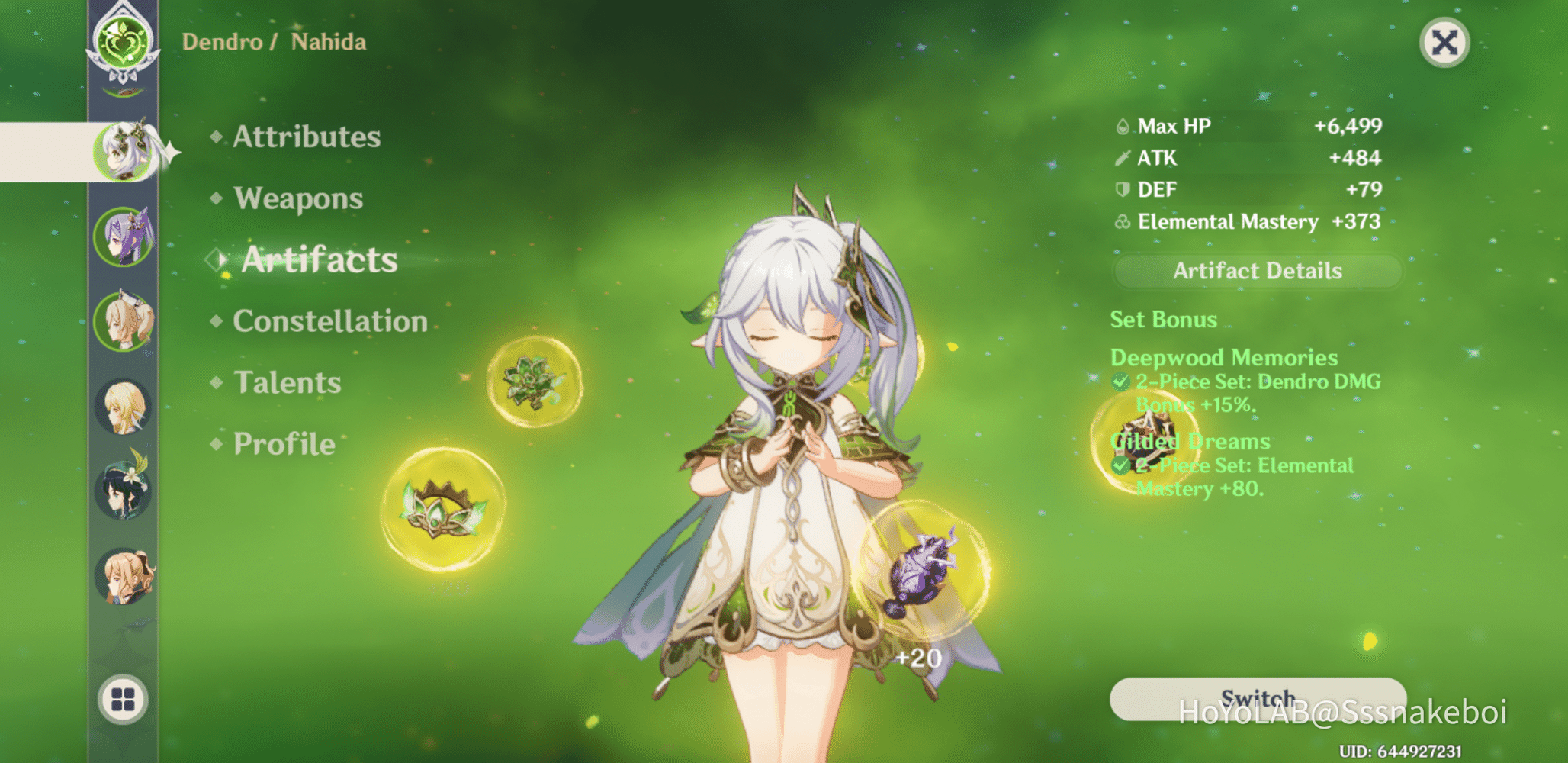The image size is (1568, 763).
Task: Open the Talents menu entry
Action: (x=288, y=382)
